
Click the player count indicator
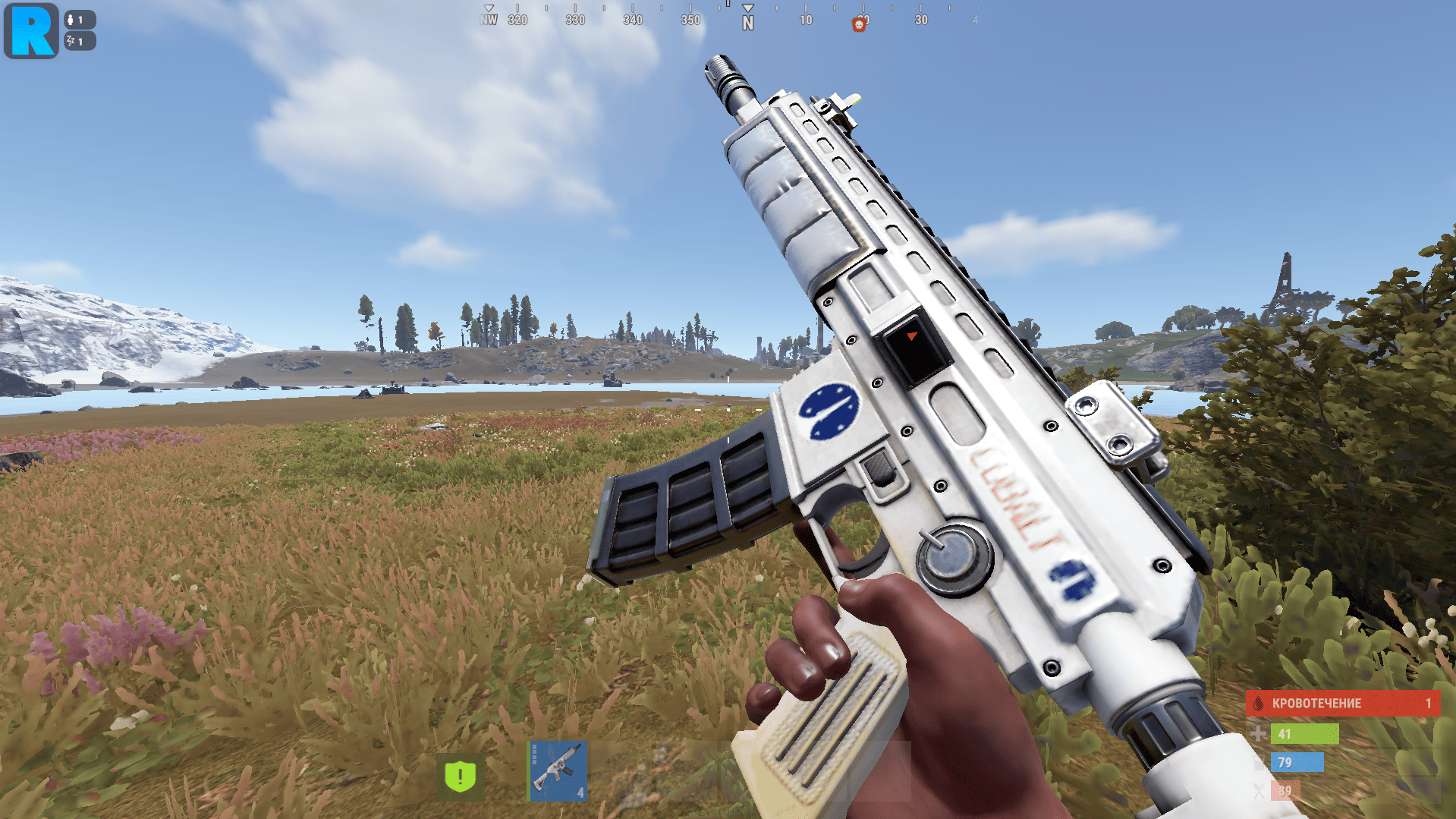click(x=79, y=21)
